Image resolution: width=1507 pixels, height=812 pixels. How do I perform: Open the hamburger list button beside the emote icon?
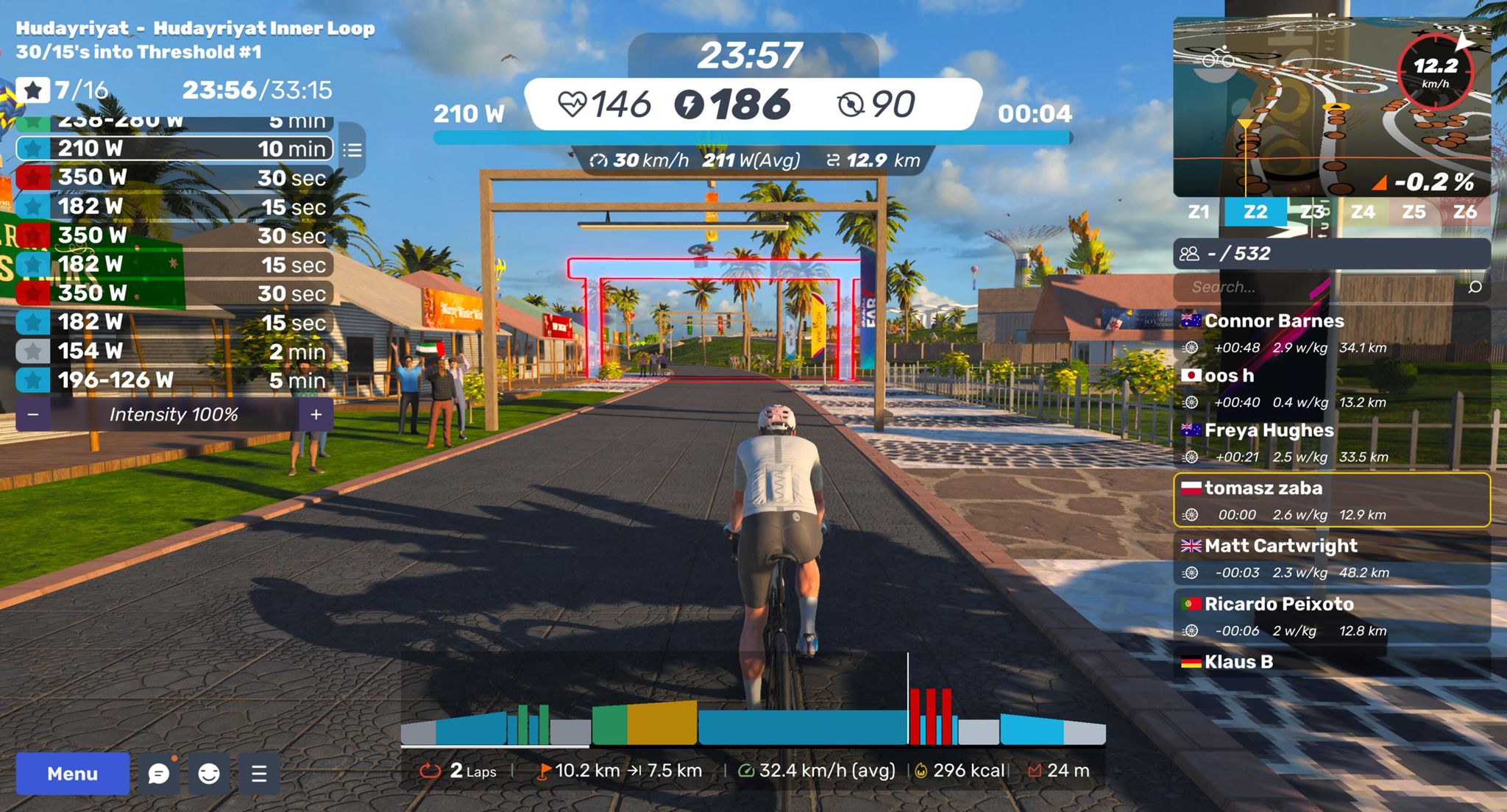[259, 773]
